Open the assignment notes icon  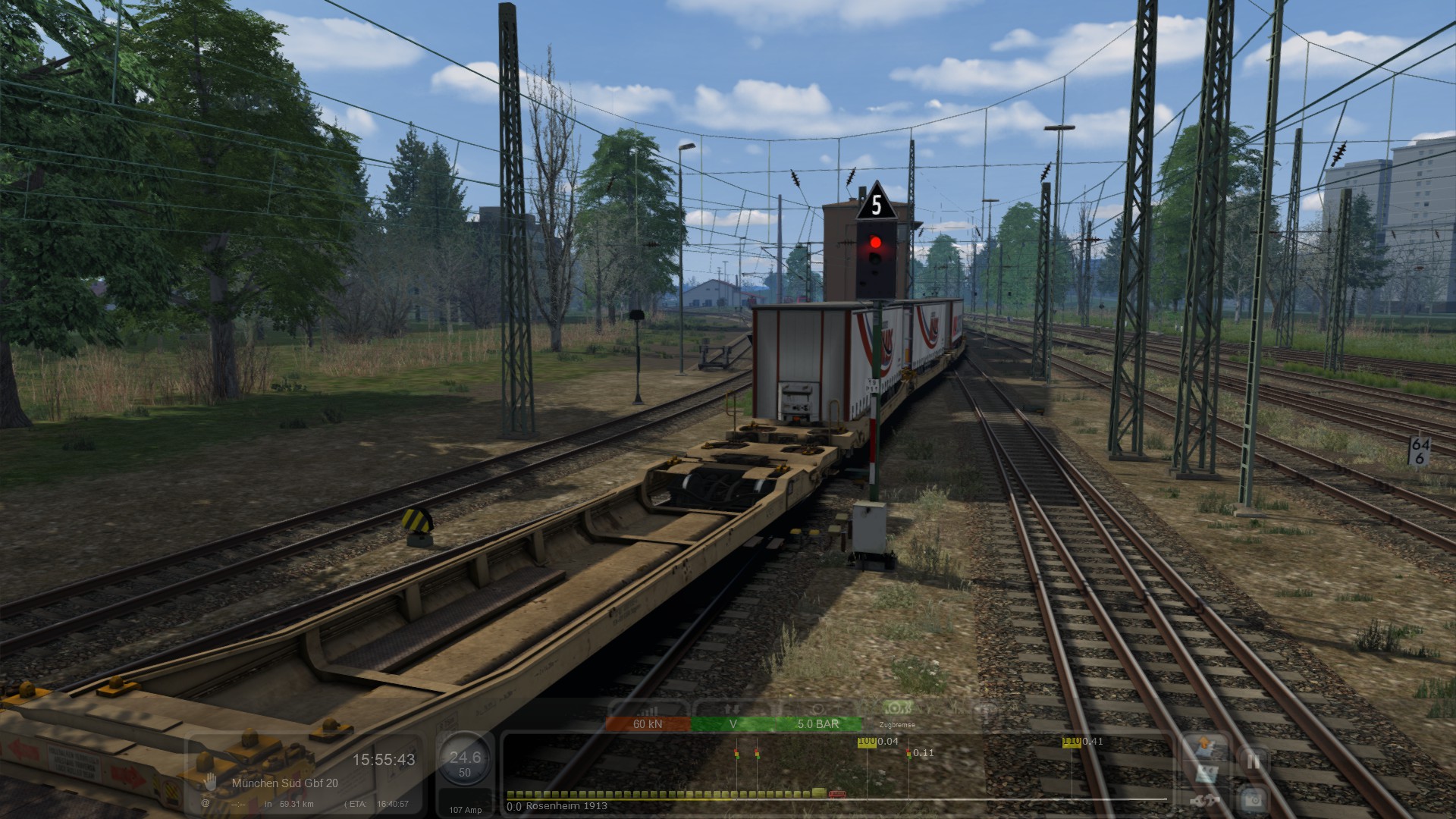tap(1207, 773)
